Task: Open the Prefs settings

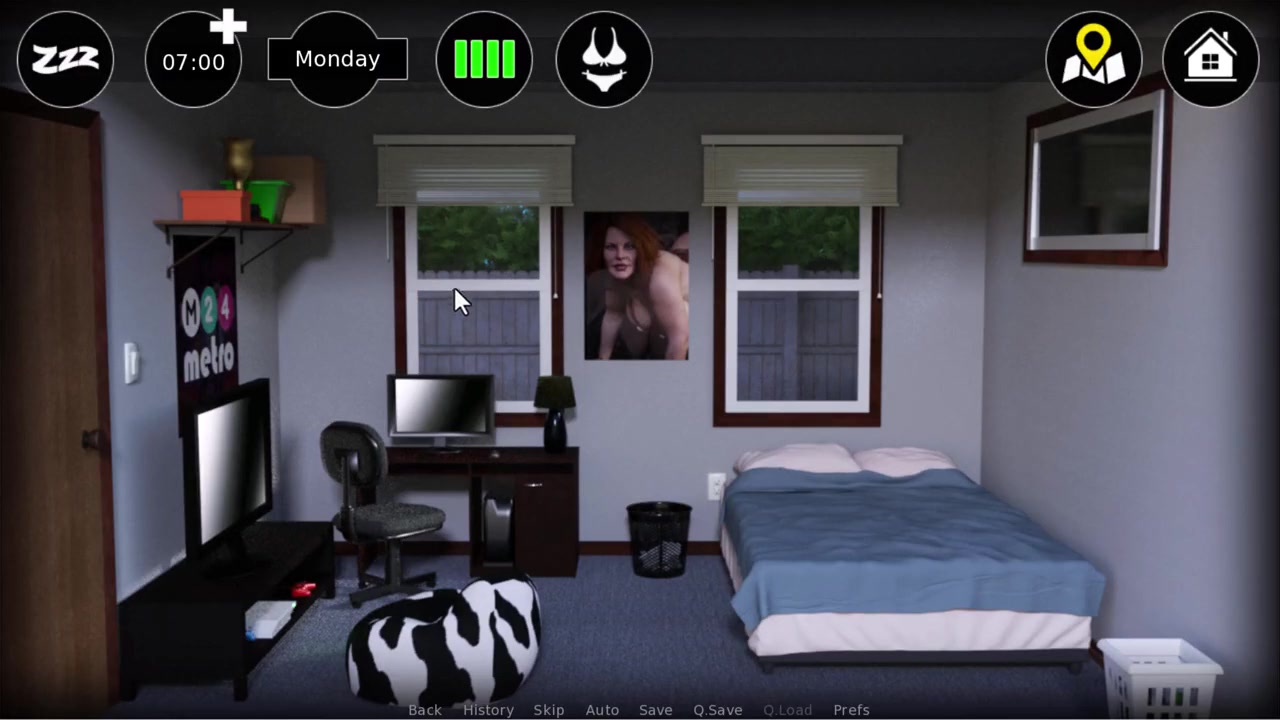Action: (851, 710)
